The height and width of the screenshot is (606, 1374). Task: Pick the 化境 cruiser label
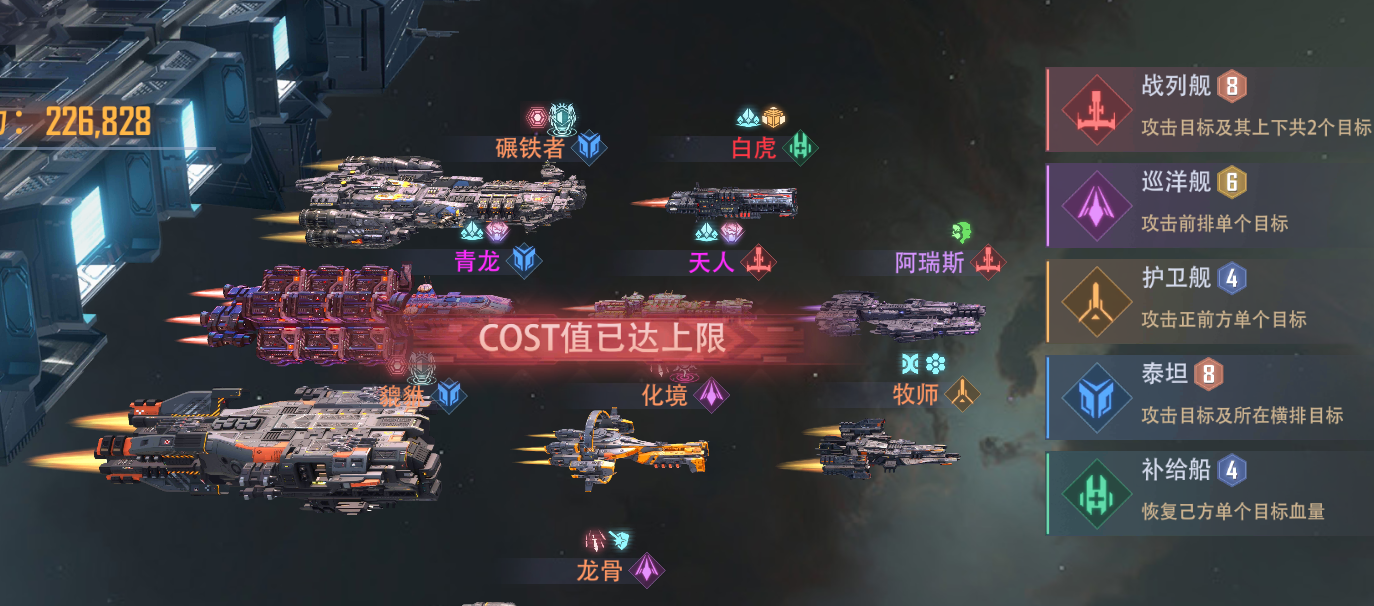(665, 395)
